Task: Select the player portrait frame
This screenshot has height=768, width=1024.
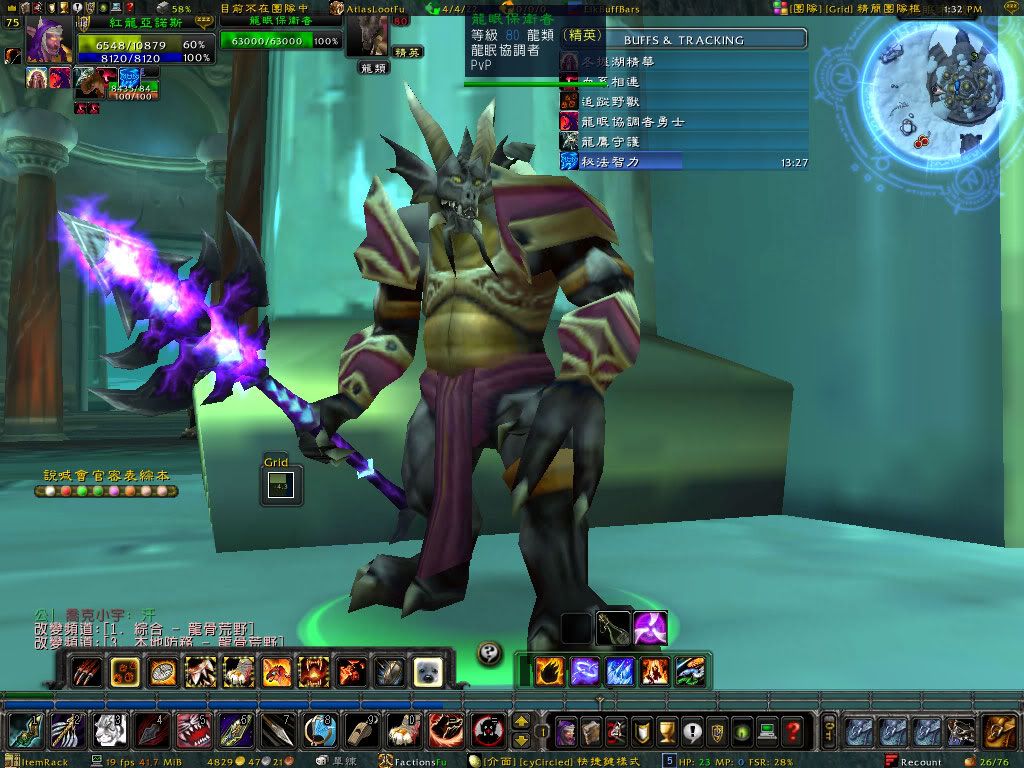Action: [48, 40]
